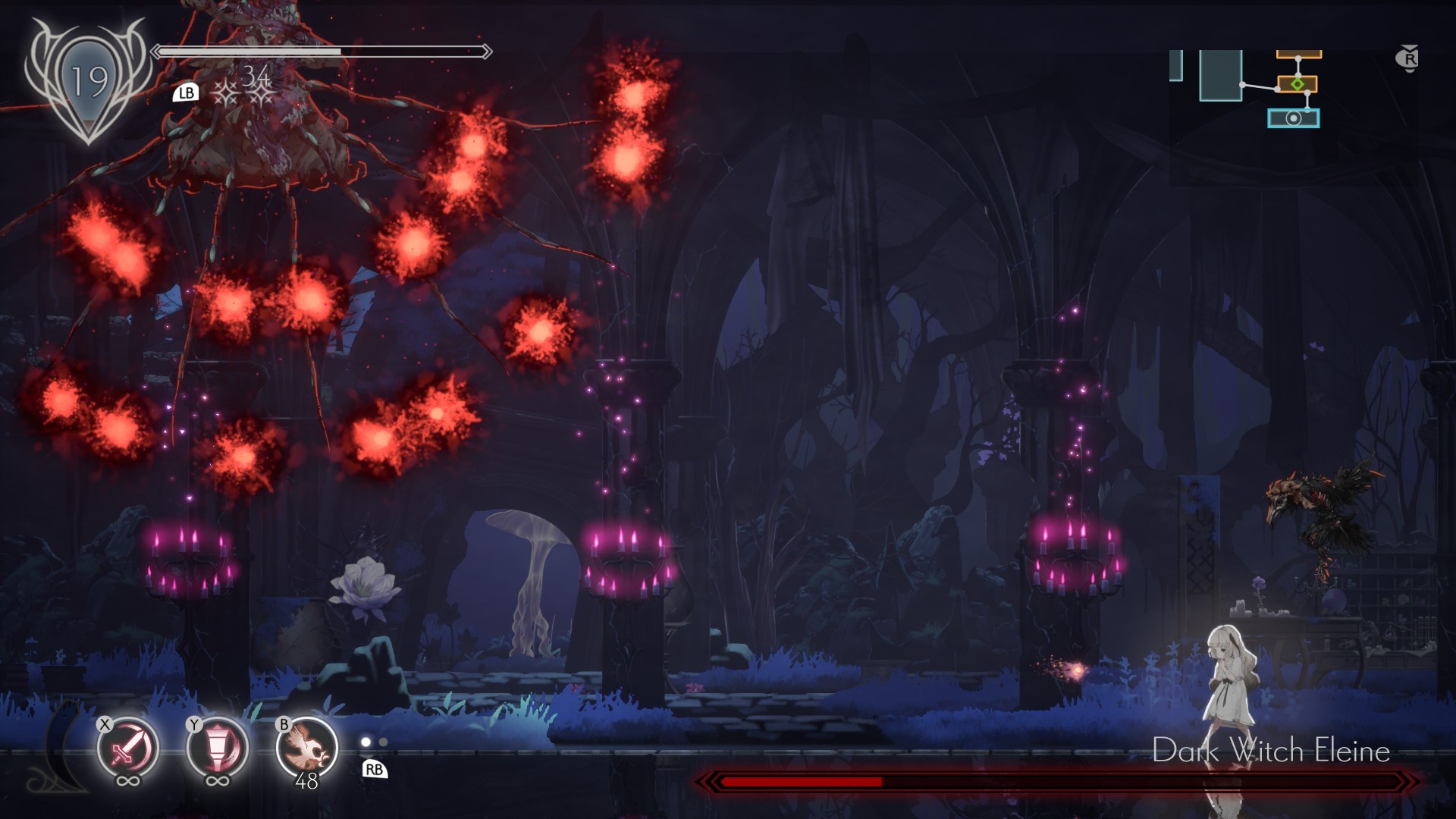Viewport: 1456px width, 819px height.
Task: Select the orange room with green diamond marker
Action: (x=1298, y=83)
